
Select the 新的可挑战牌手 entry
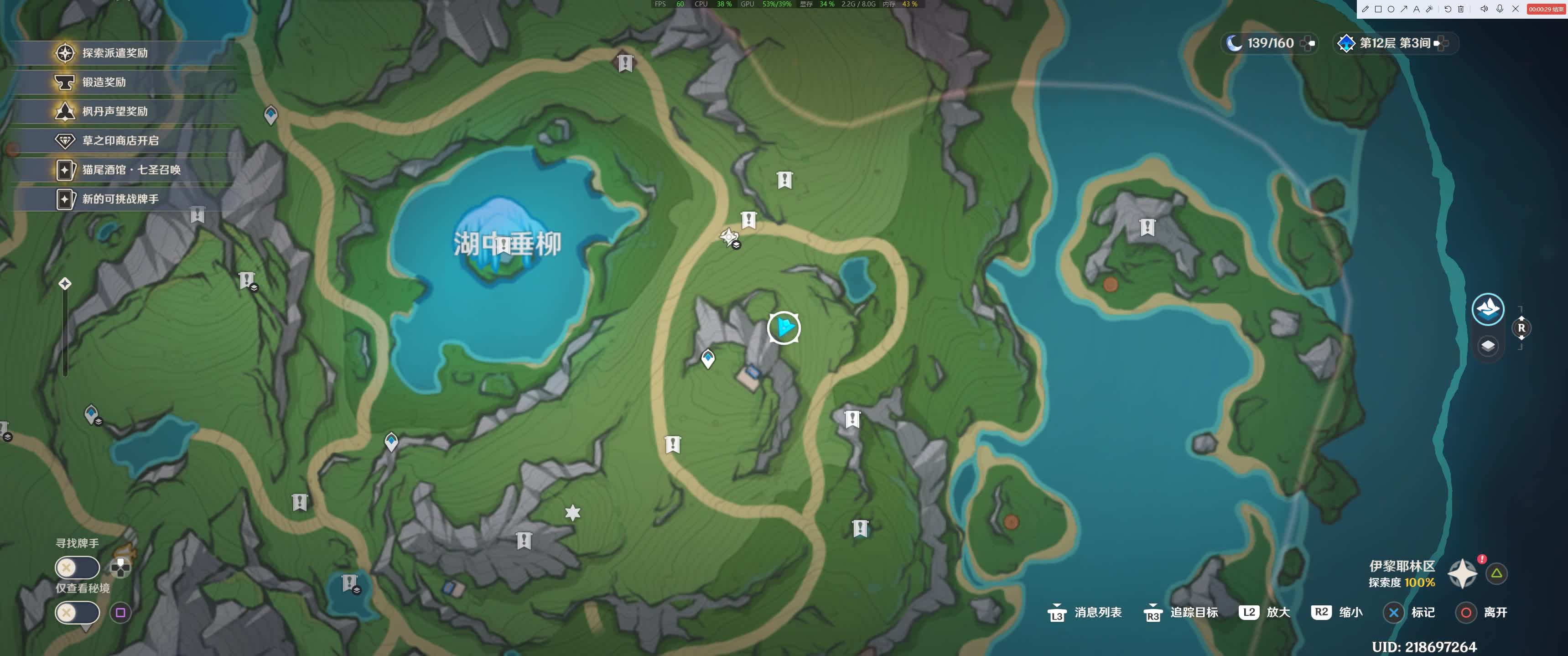(x=120, y=199)
